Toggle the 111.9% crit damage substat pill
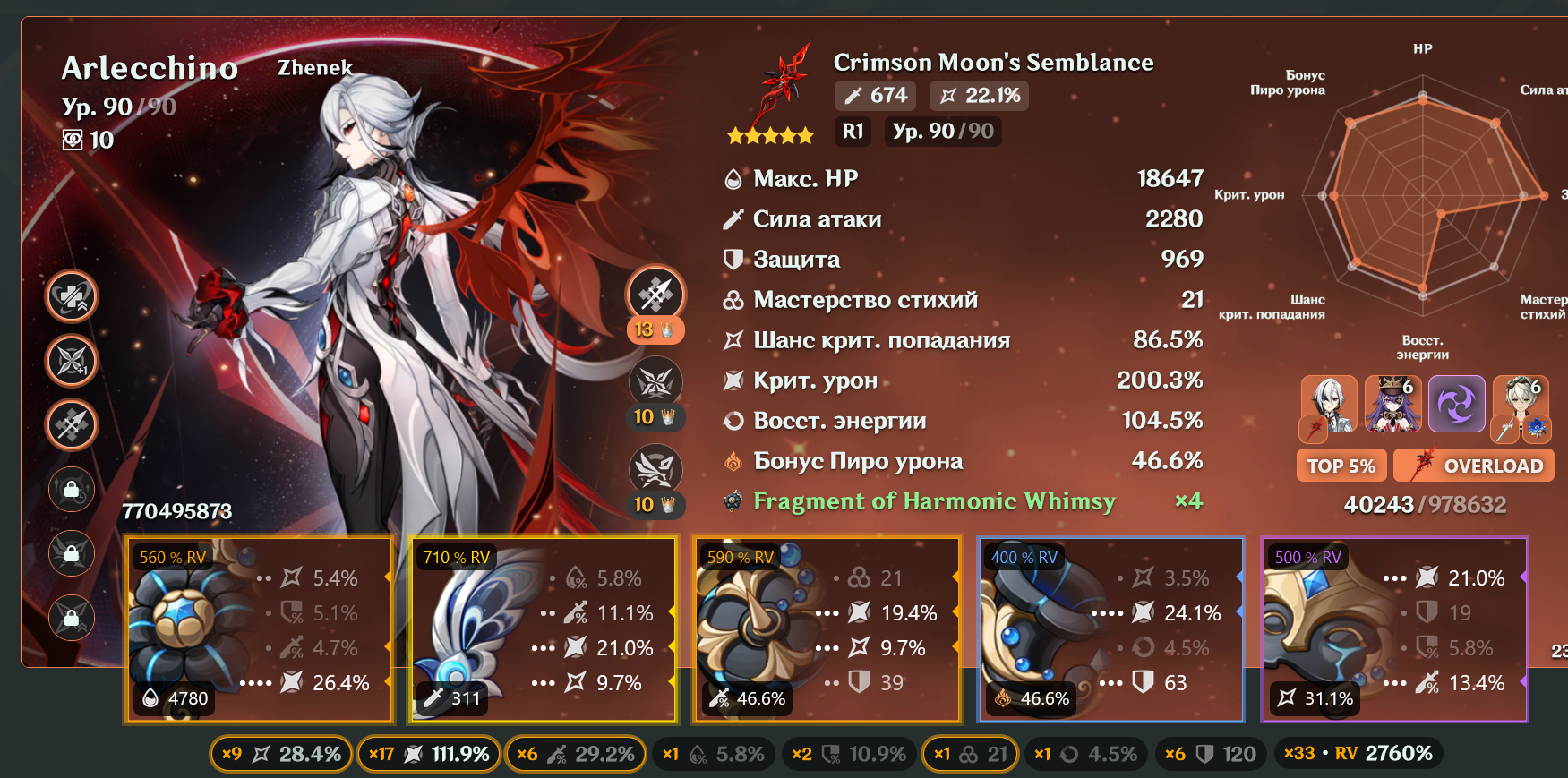This screenshot has height=778, width=1568. (429, 754)
